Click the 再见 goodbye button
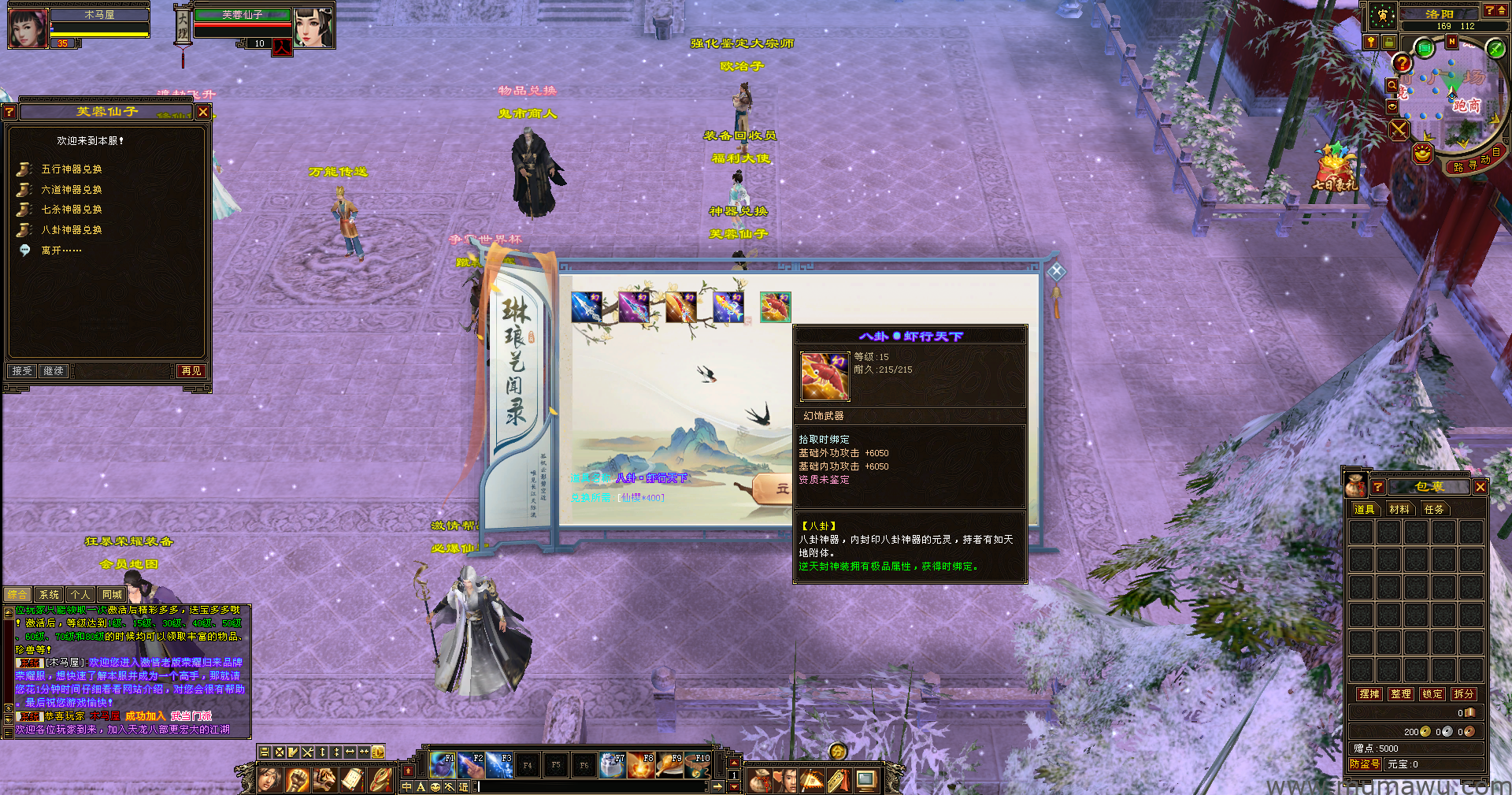Viewport: 1512px width, 795px height. [191, 371]
